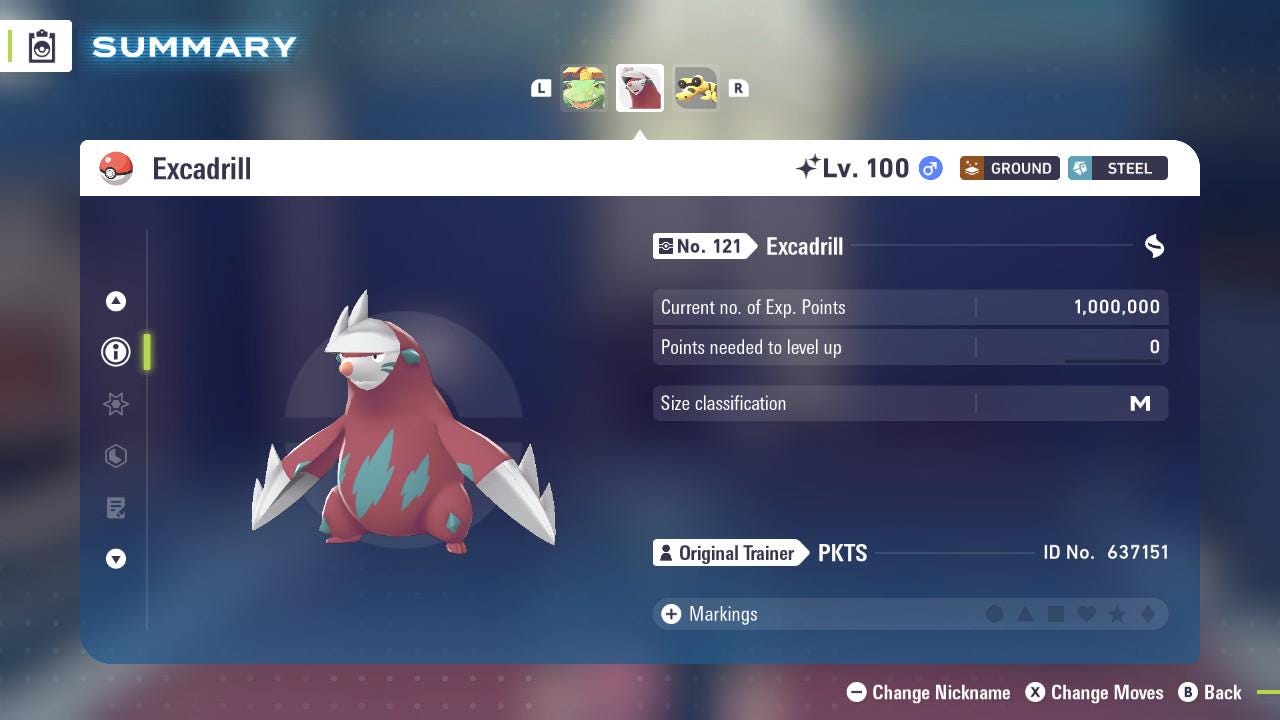This screenshot has width=1280, height=720.
Task: Click the male gender symbol next to Lv. 100
Action: click(x=929, y=168)
